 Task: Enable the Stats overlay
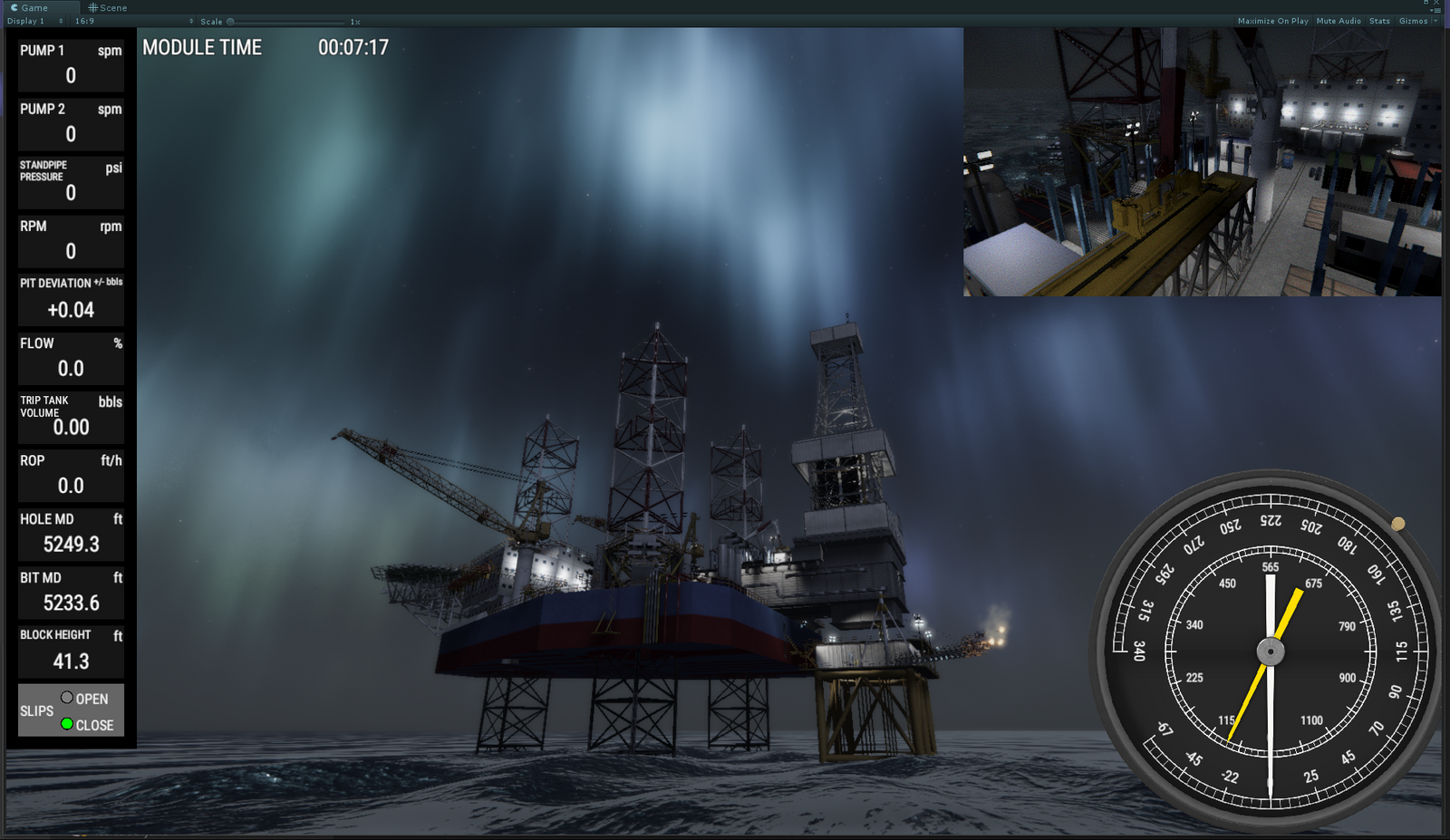click(x=1378, y=20)
